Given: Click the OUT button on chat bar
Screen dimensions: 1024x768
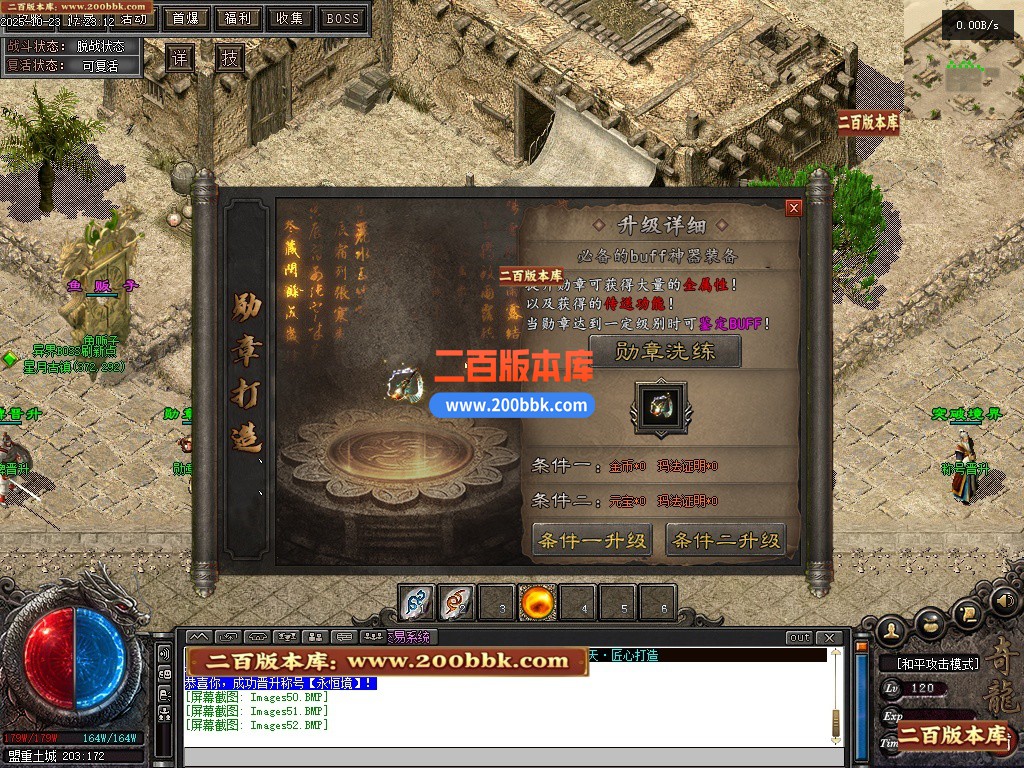Looking at the screenshot, I should tap(799, 638).
